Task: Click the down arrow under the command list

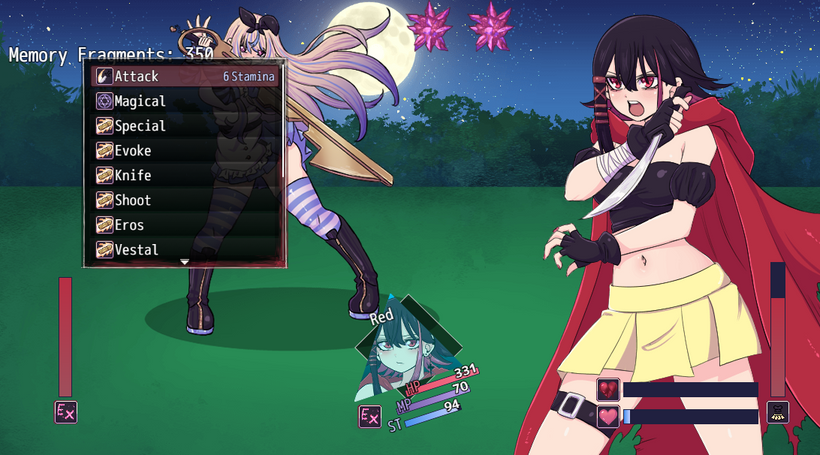Action: click(x=184, y=262)
